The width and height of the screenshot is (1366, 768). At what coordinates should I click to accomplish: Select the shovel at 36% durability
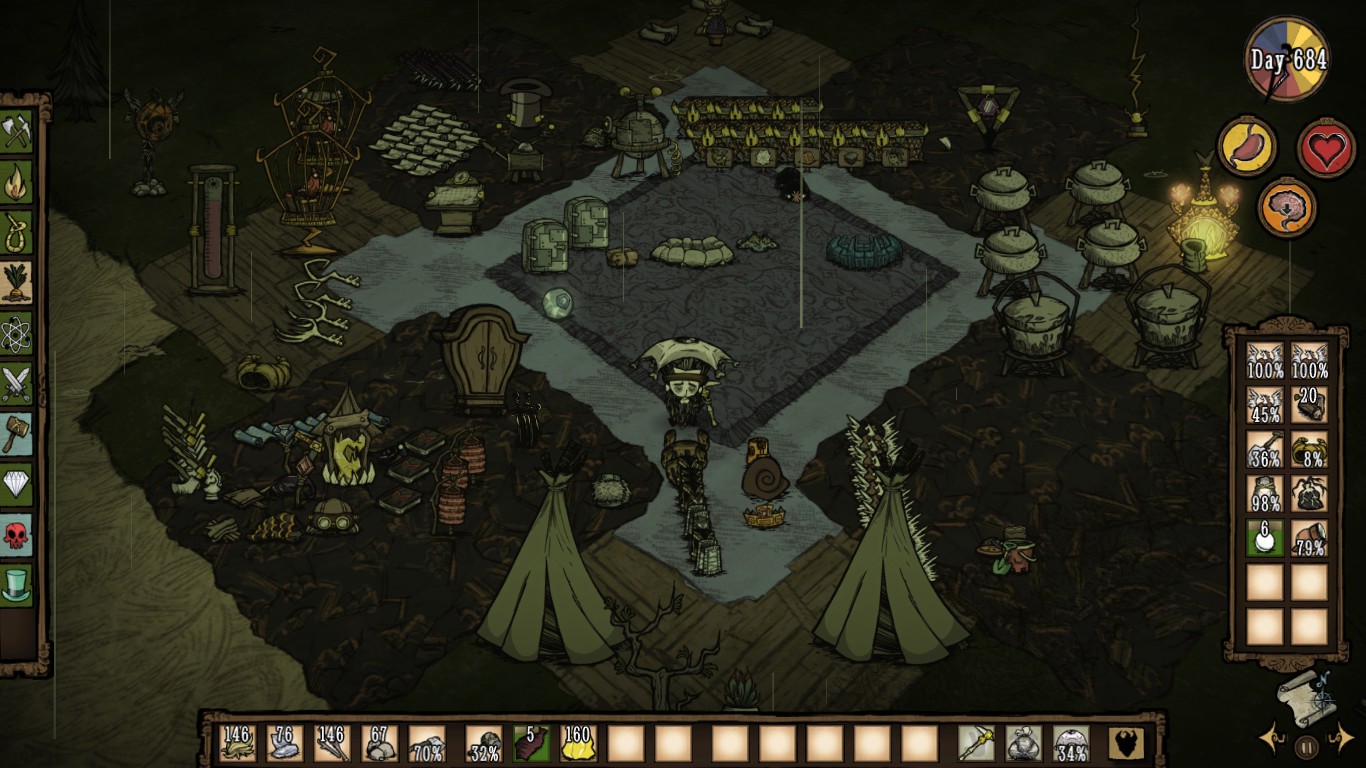[x=1265, y=450]
